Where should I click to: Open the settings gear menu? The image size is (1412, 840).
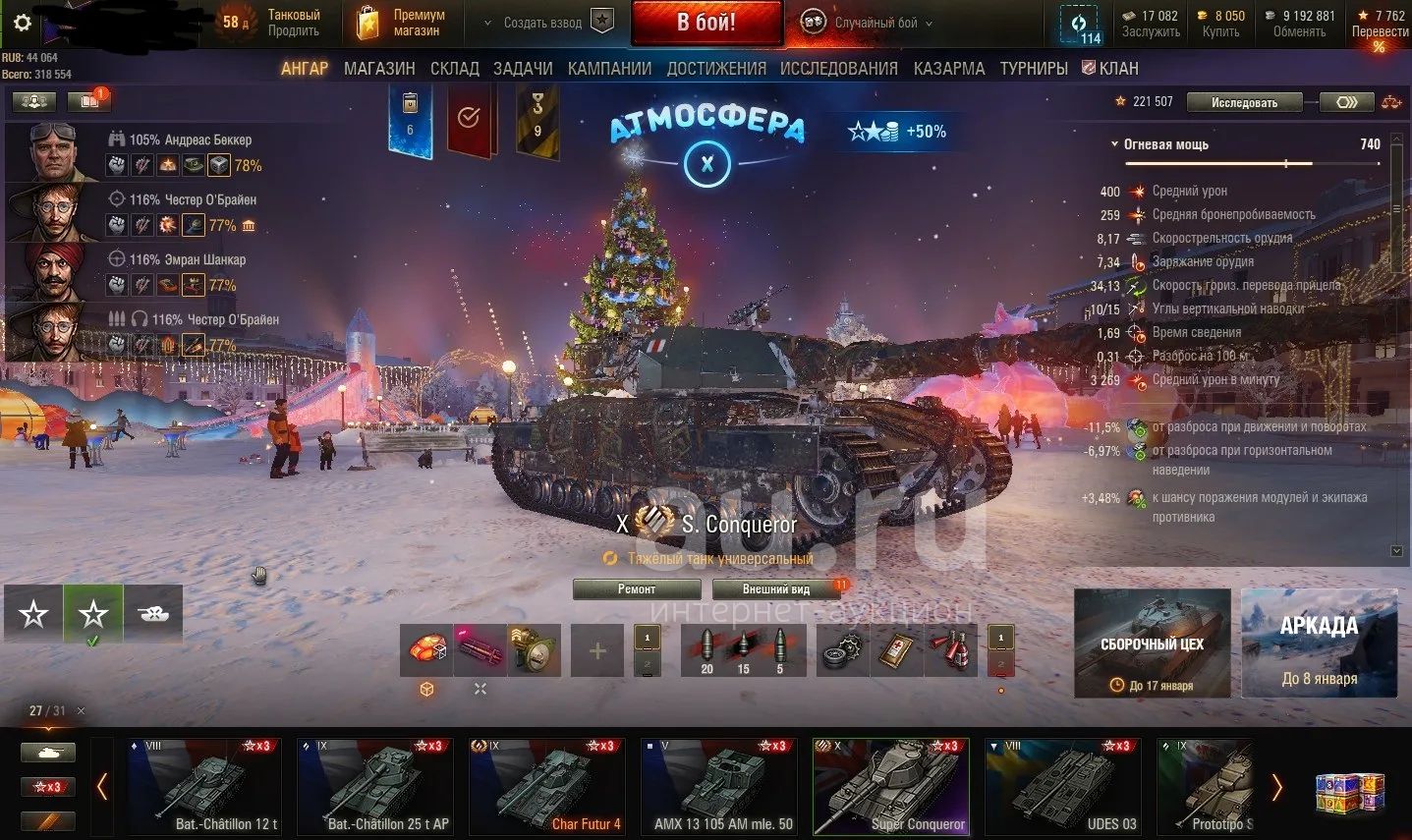point(22,24)
